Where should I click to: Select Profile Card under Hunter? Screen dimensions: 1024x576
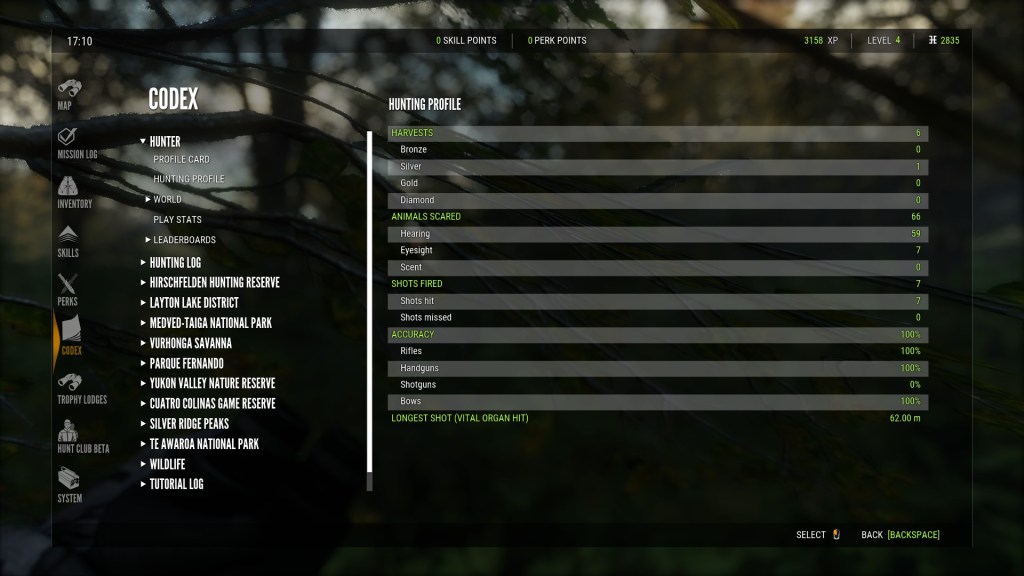click(181, 160)
